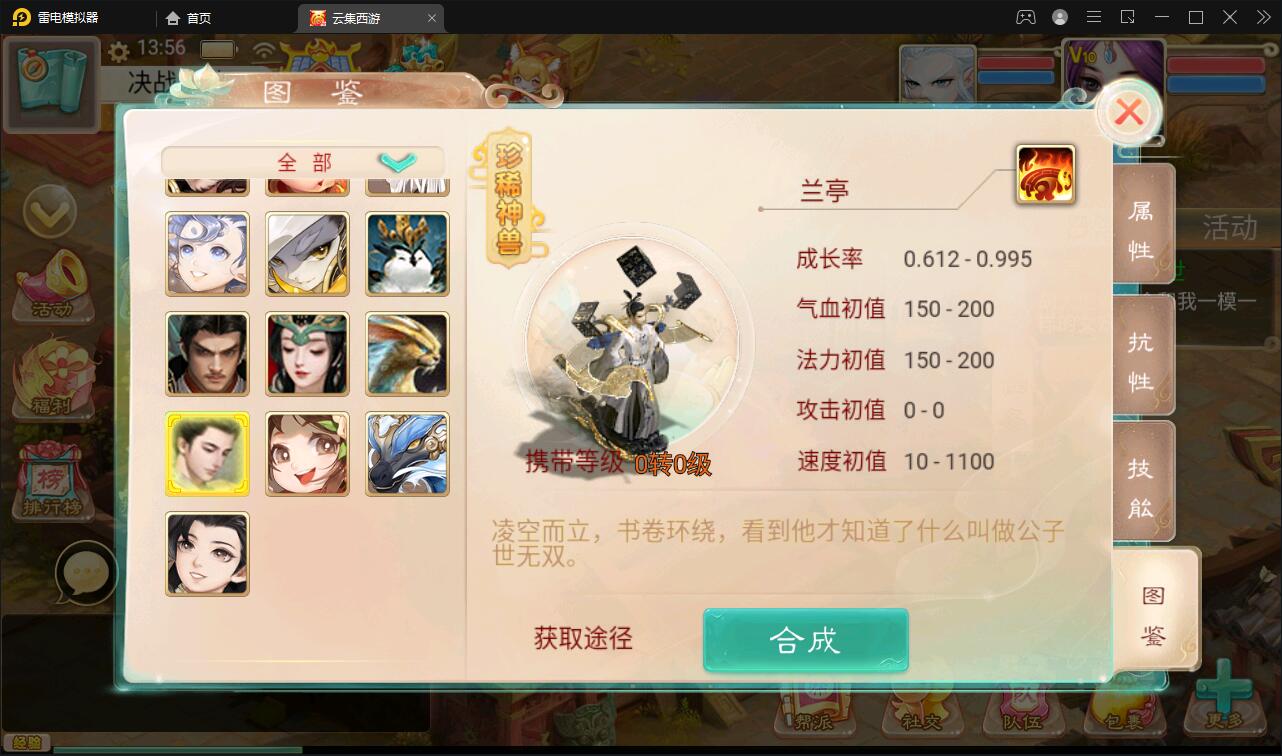Select the yellow-highlighted pet portrait thumbnail
Viewport: 1282px width, 756px height.
pos(207,453)
